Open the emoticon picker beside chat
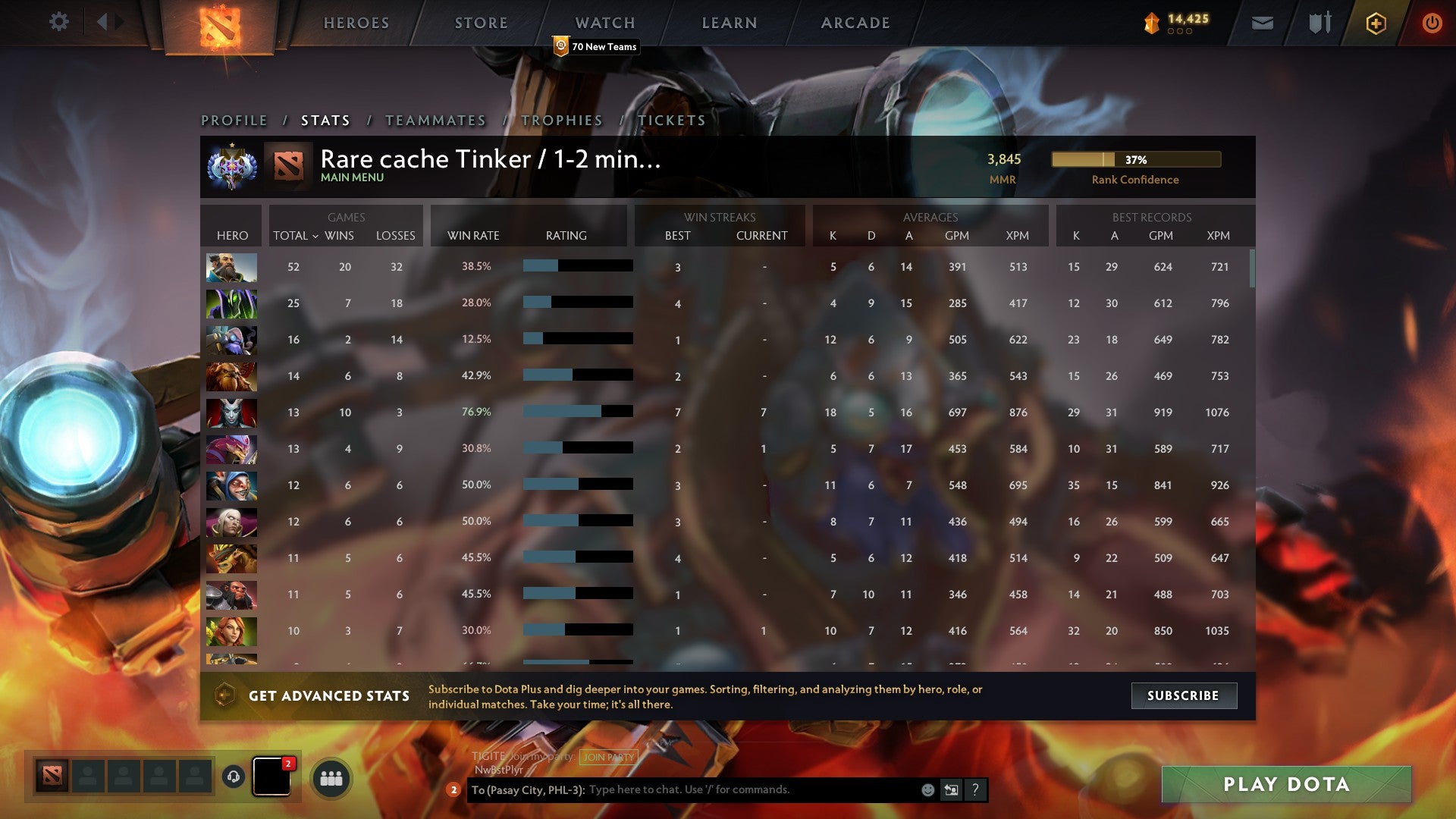The image size is (1456, 819). pyautogui.click(x=928, y=789)
